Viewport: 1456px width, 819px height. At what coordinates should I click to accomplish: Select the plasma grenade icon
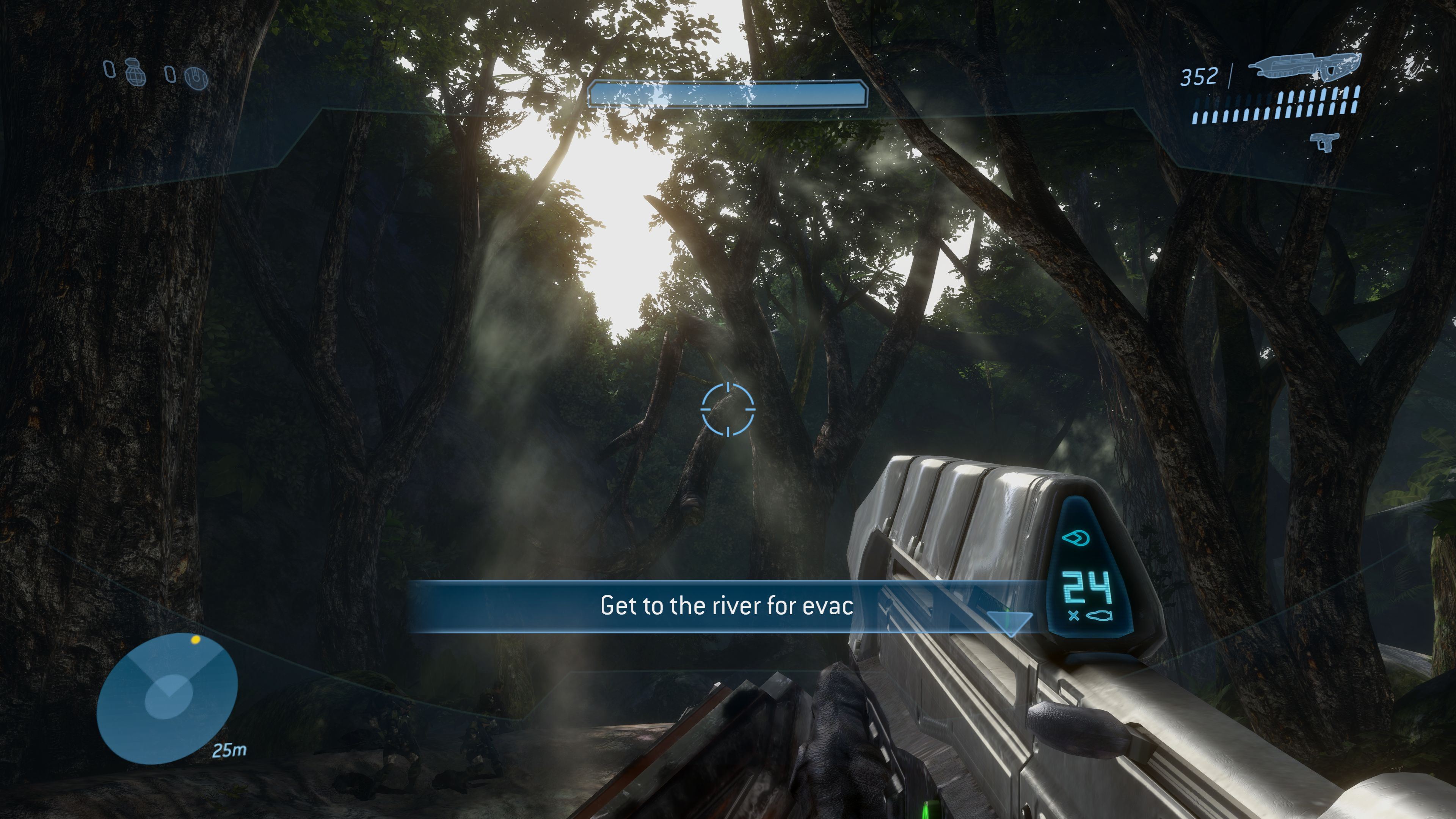point(197,77)
